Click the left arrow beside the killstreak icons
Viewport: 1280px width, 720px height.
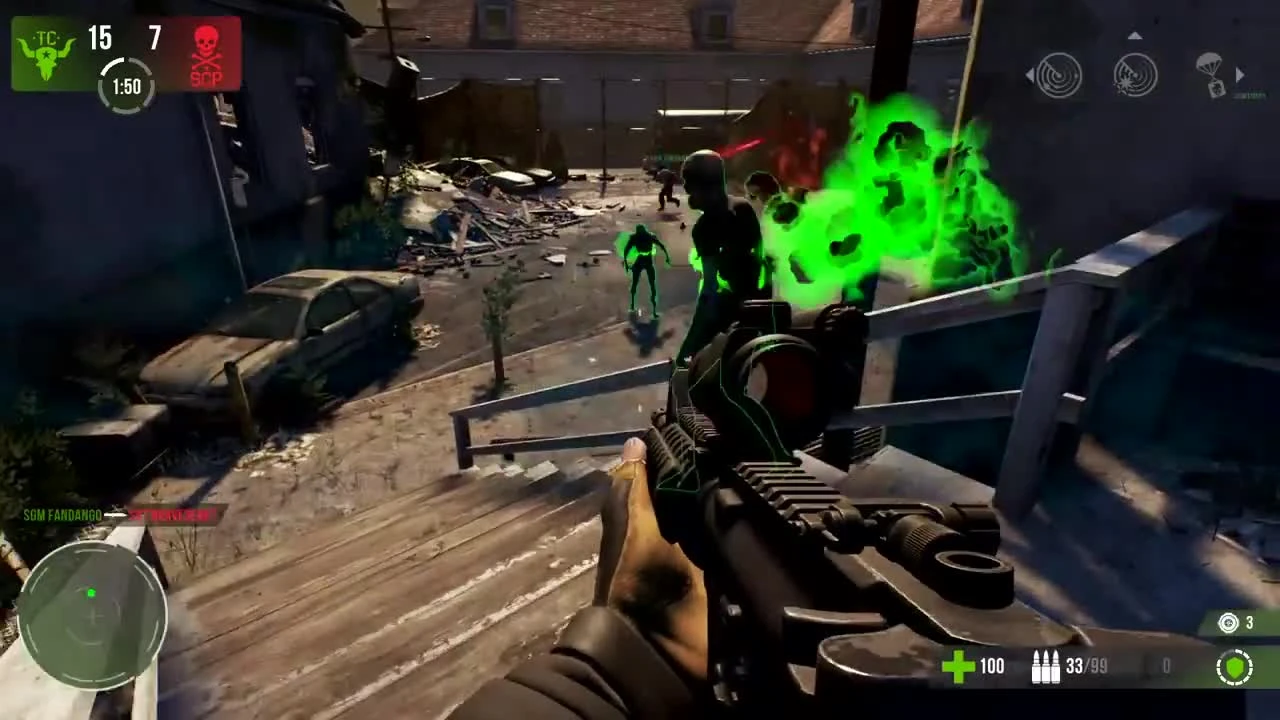(1030, 75)
